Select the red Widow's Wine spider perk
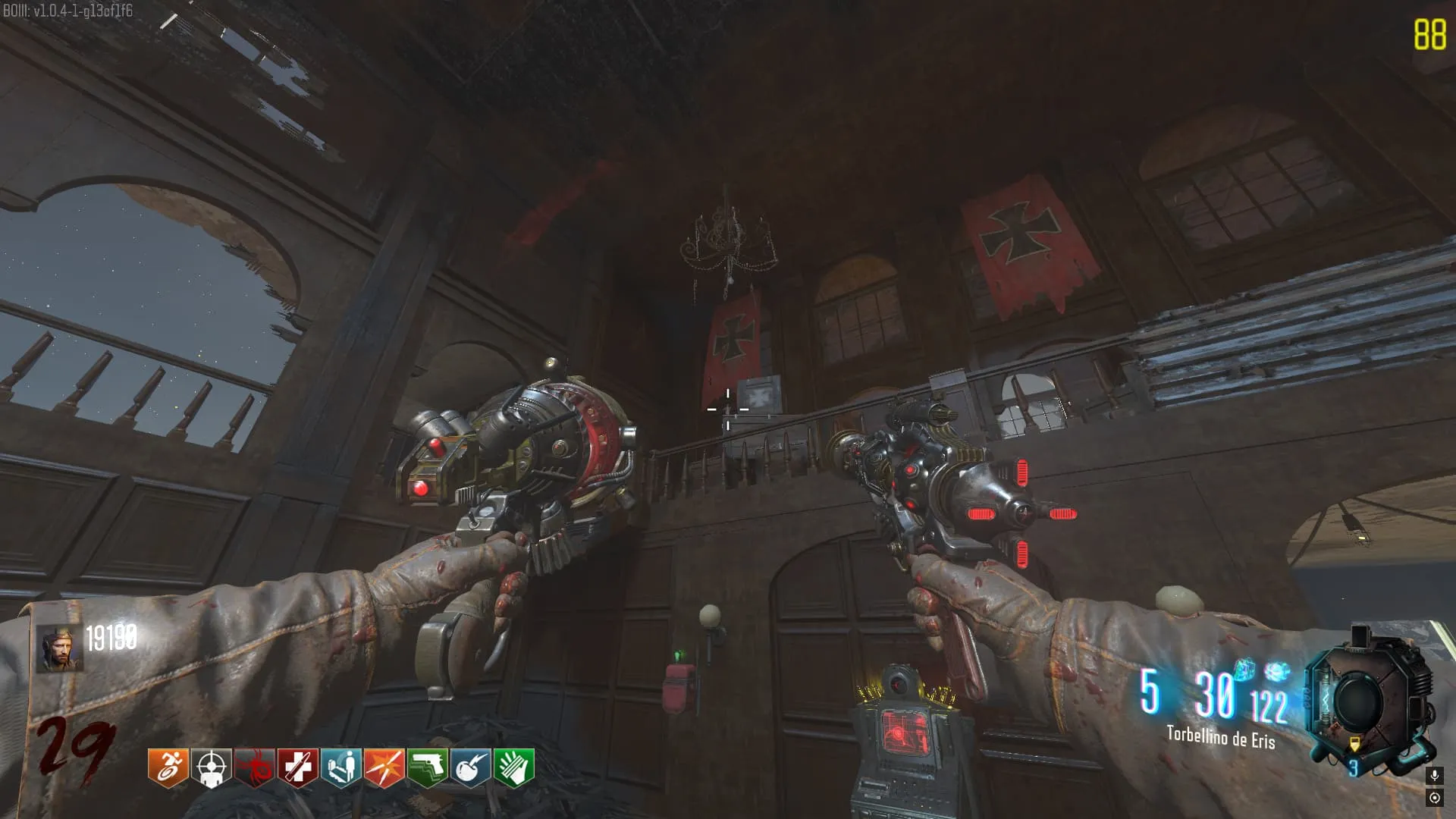Screen dimensions: 1456x819 (255, 767)
